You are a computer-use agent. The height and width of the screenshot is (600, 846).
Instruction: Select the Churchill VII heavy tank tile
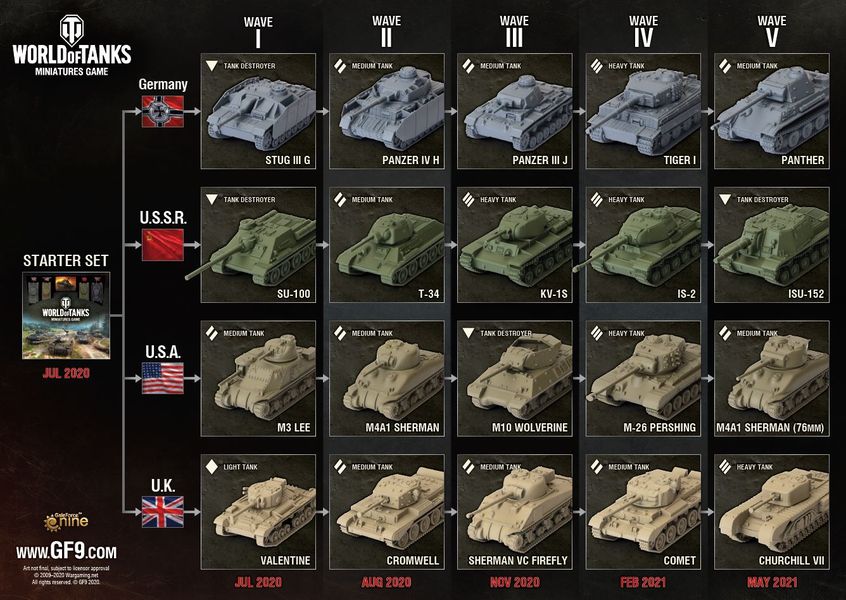[x=771, y=512]
